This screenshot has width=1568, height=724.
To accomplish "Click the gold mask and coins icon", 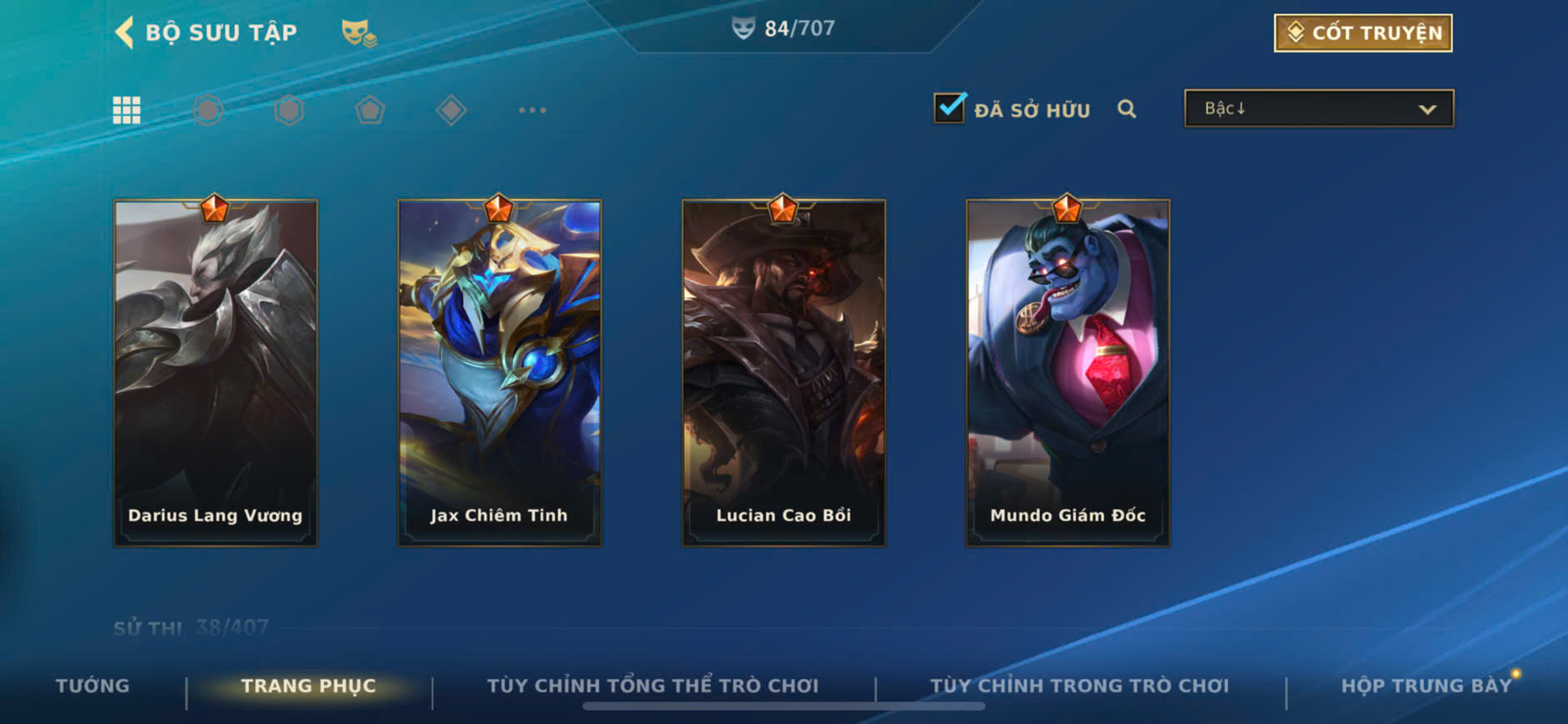I will [359, 33].
